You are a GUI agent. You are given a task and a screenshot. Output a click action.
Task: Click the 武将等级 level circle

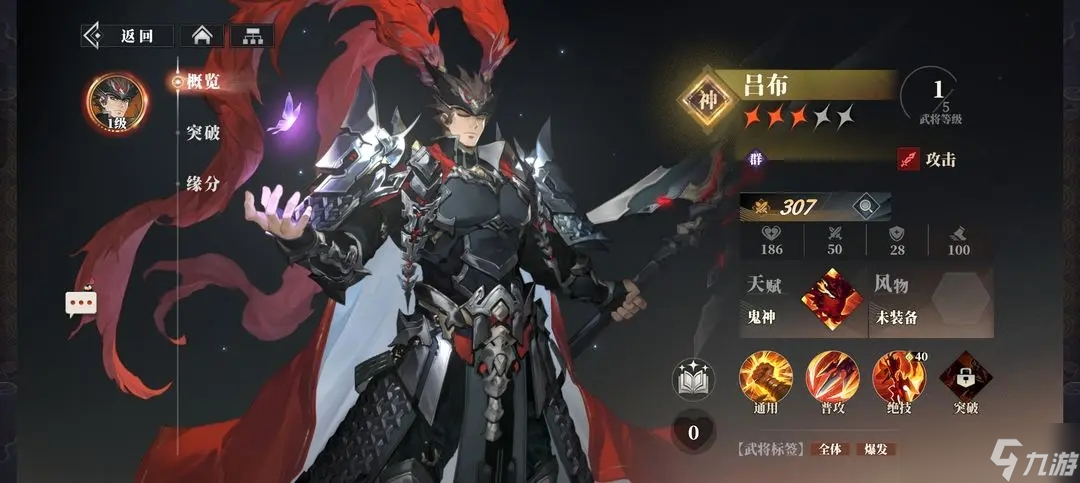pos(937,96)
